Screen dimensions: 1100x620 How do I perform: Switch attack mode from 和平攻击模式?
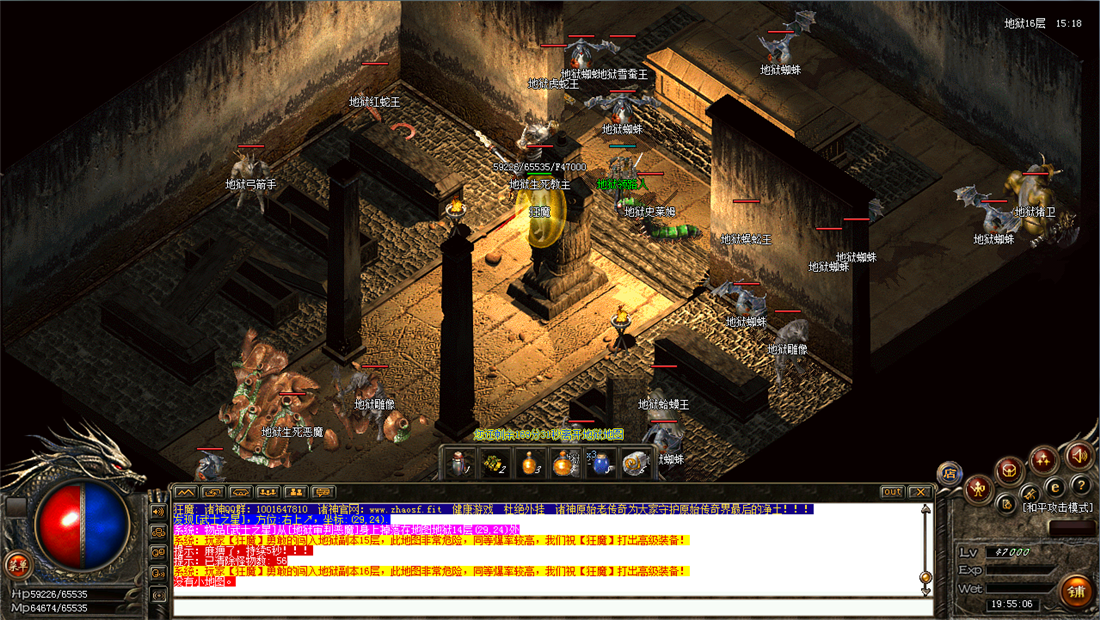[1058, 507]
